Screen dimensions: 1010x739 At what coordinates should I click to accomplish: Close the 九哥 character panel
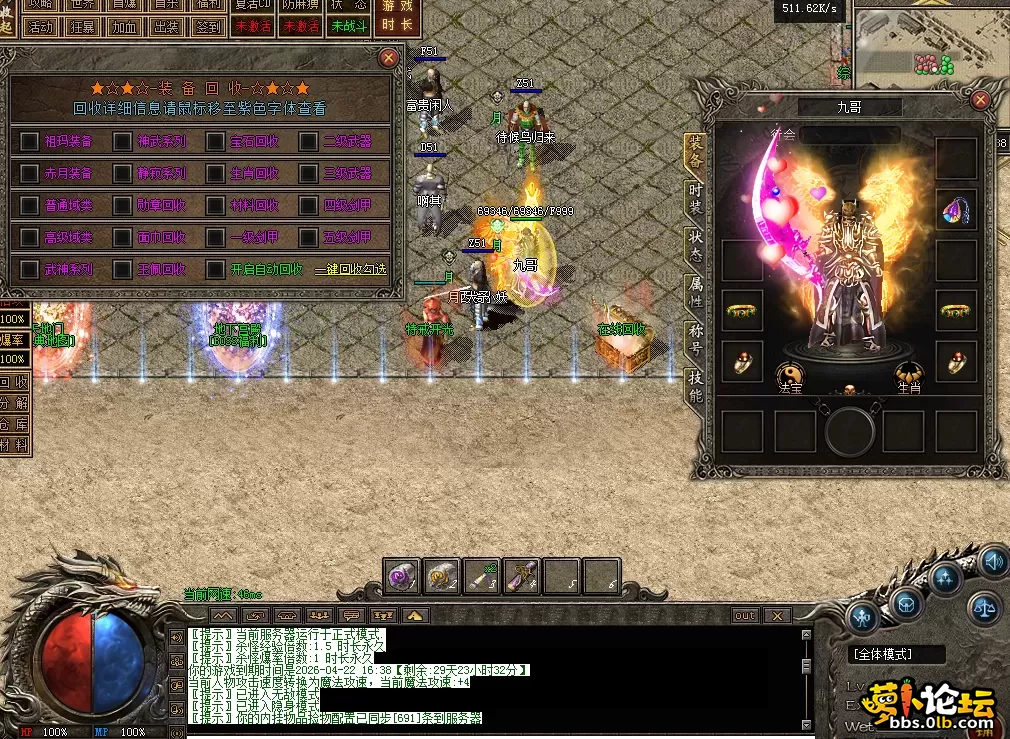pos(980,100)
